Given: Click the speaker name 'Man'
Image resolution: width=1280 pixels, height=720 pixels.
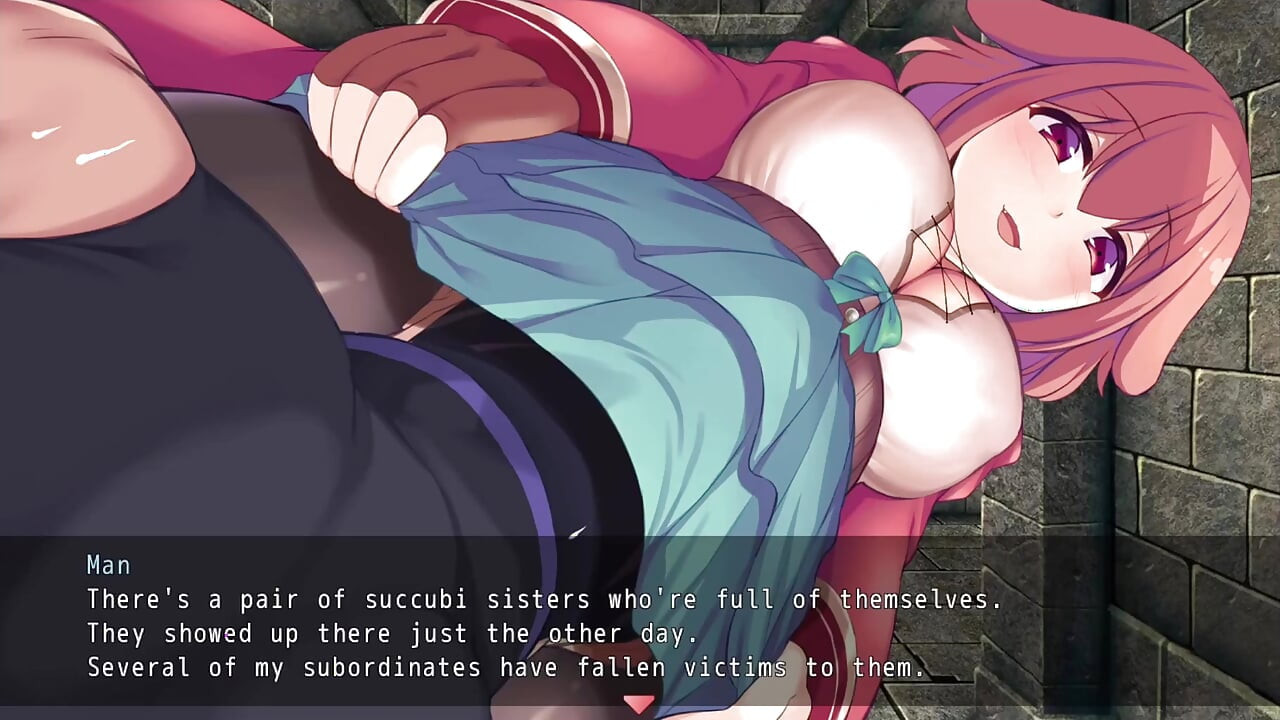Looking at the screenshot, I should pos(109,565).
